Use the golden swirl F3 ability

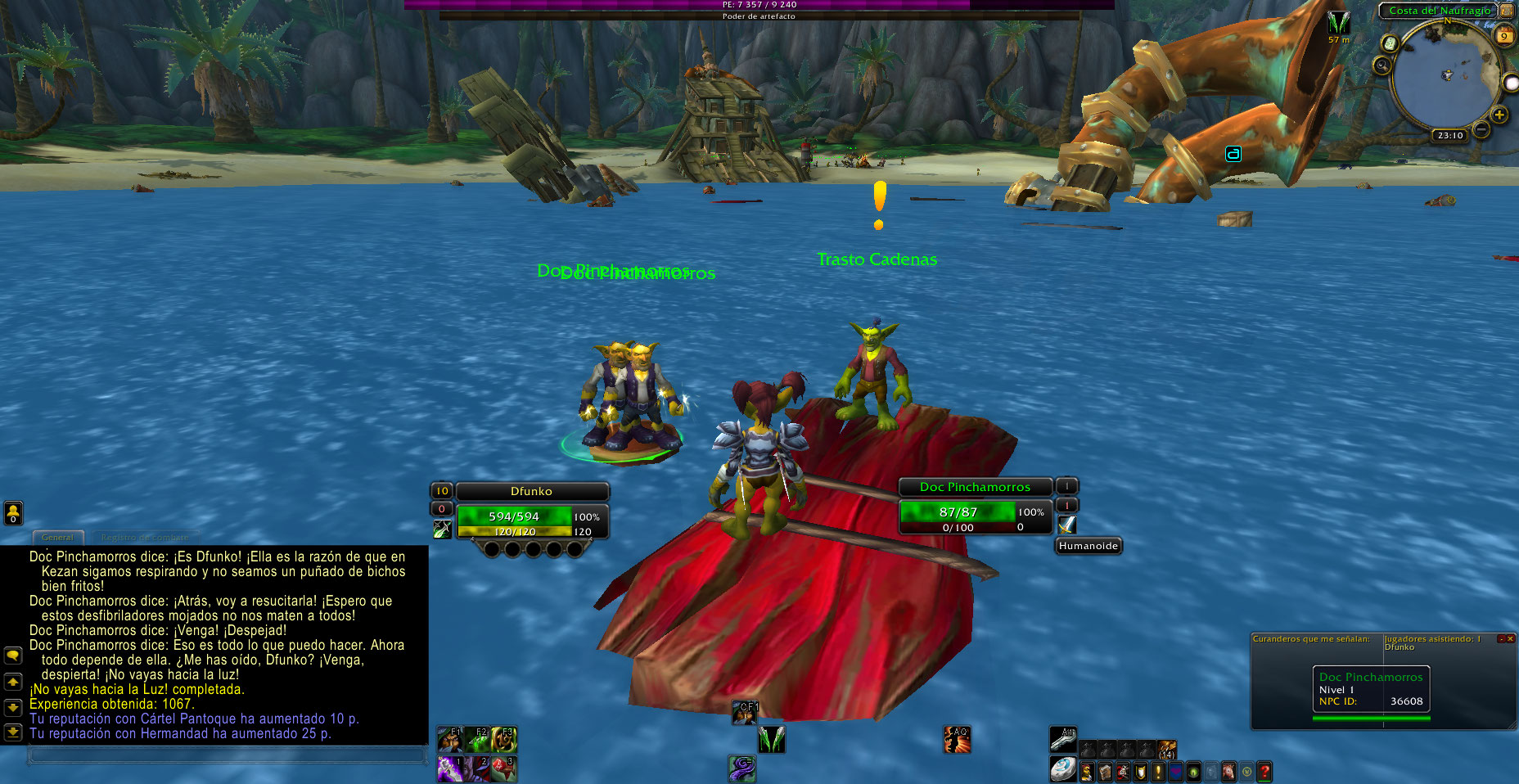(504, 740)
